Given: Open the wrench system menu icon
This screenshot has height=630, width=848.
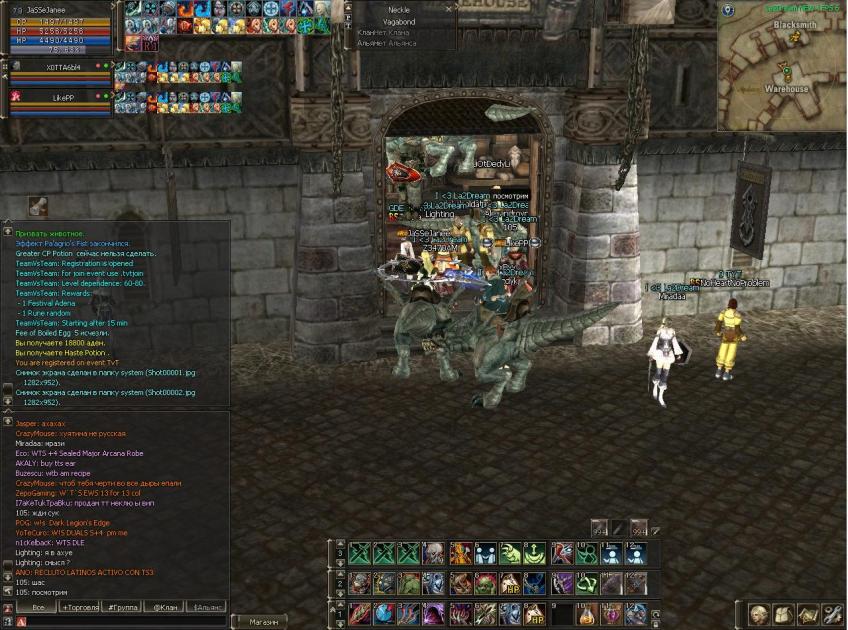Looking at the screenshot, I should (831, 614).
